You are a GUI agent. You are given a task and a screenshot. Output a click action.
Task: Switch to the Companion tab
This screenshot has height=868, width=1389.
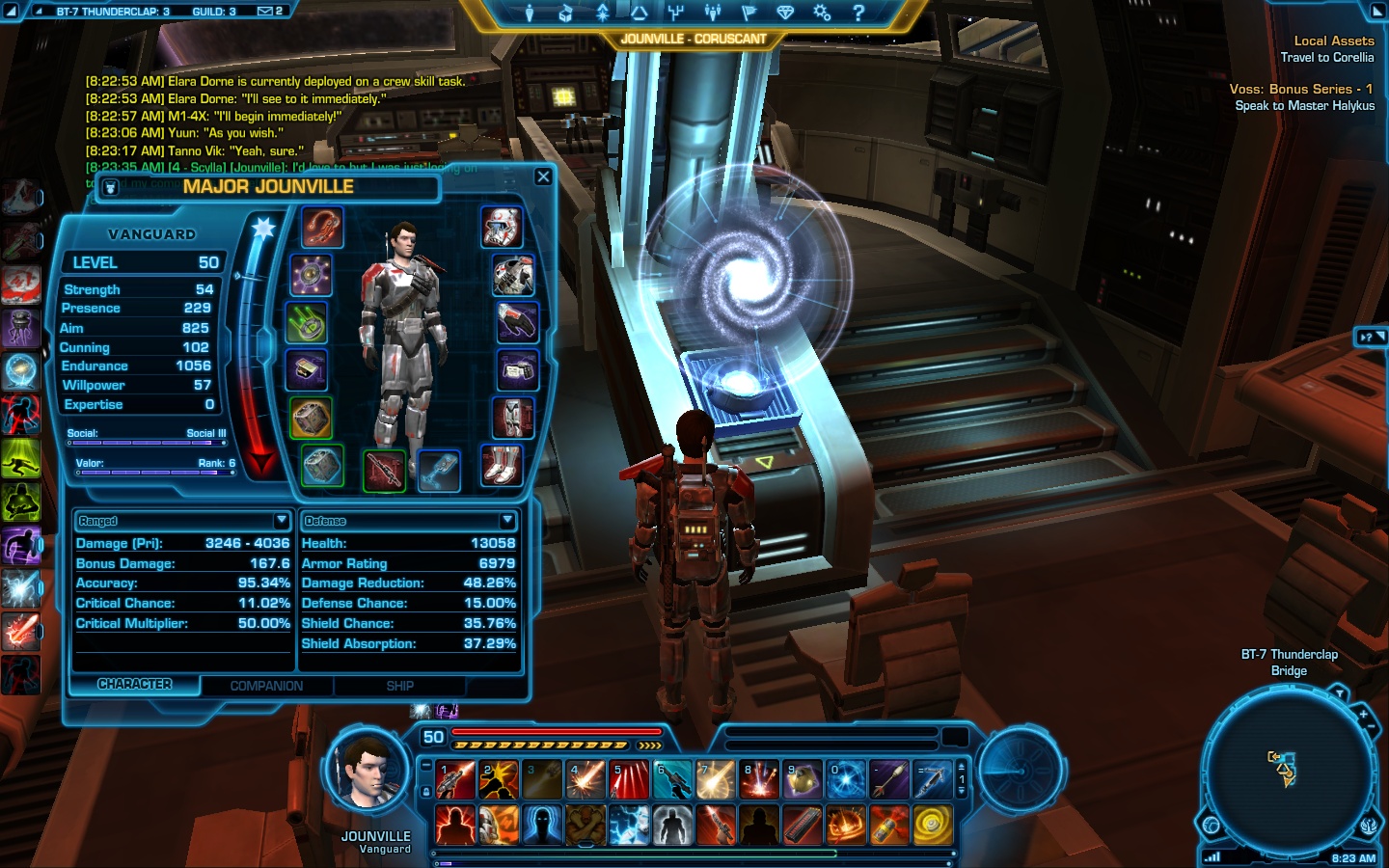266,686
